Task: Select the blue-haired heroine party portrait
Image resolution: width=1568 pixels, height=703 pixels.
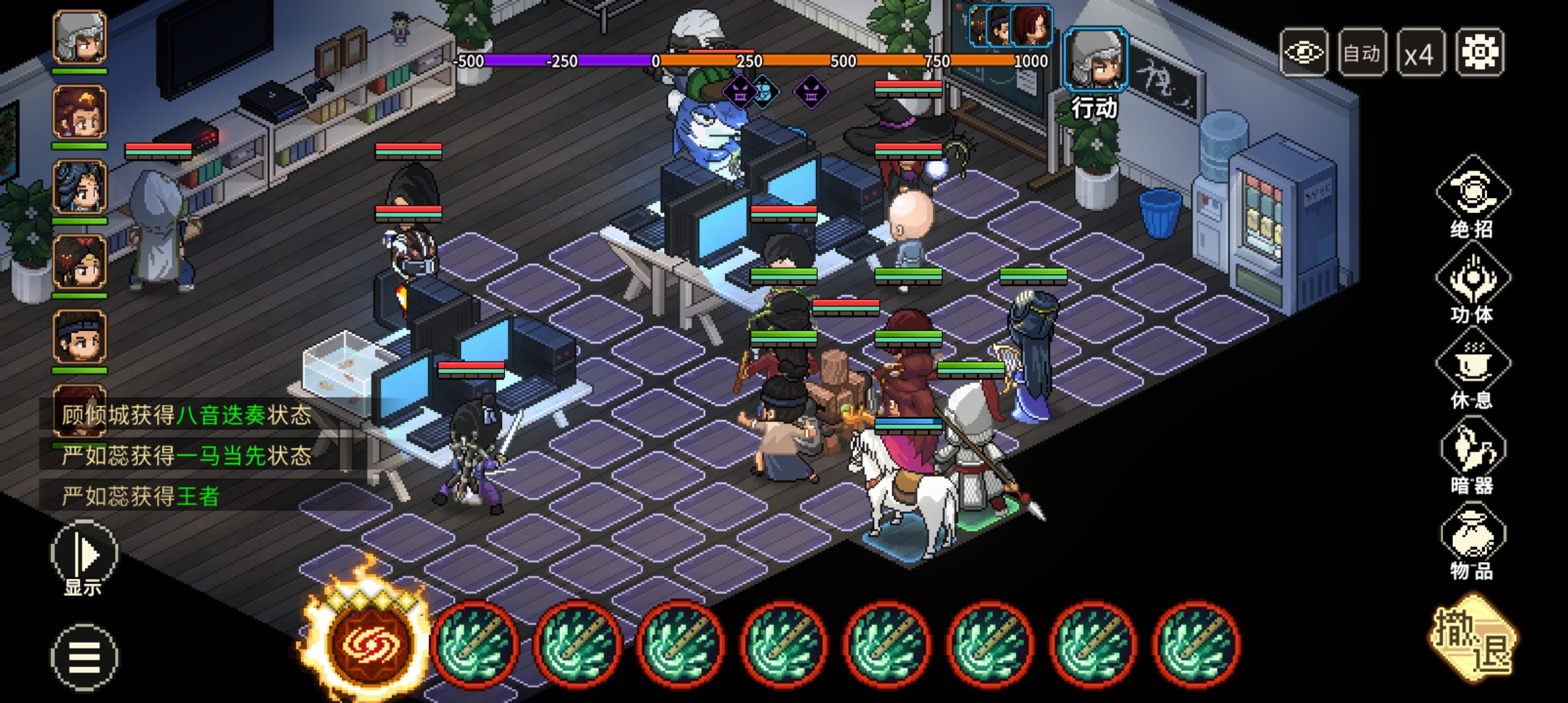Action: tap(79, 187)
